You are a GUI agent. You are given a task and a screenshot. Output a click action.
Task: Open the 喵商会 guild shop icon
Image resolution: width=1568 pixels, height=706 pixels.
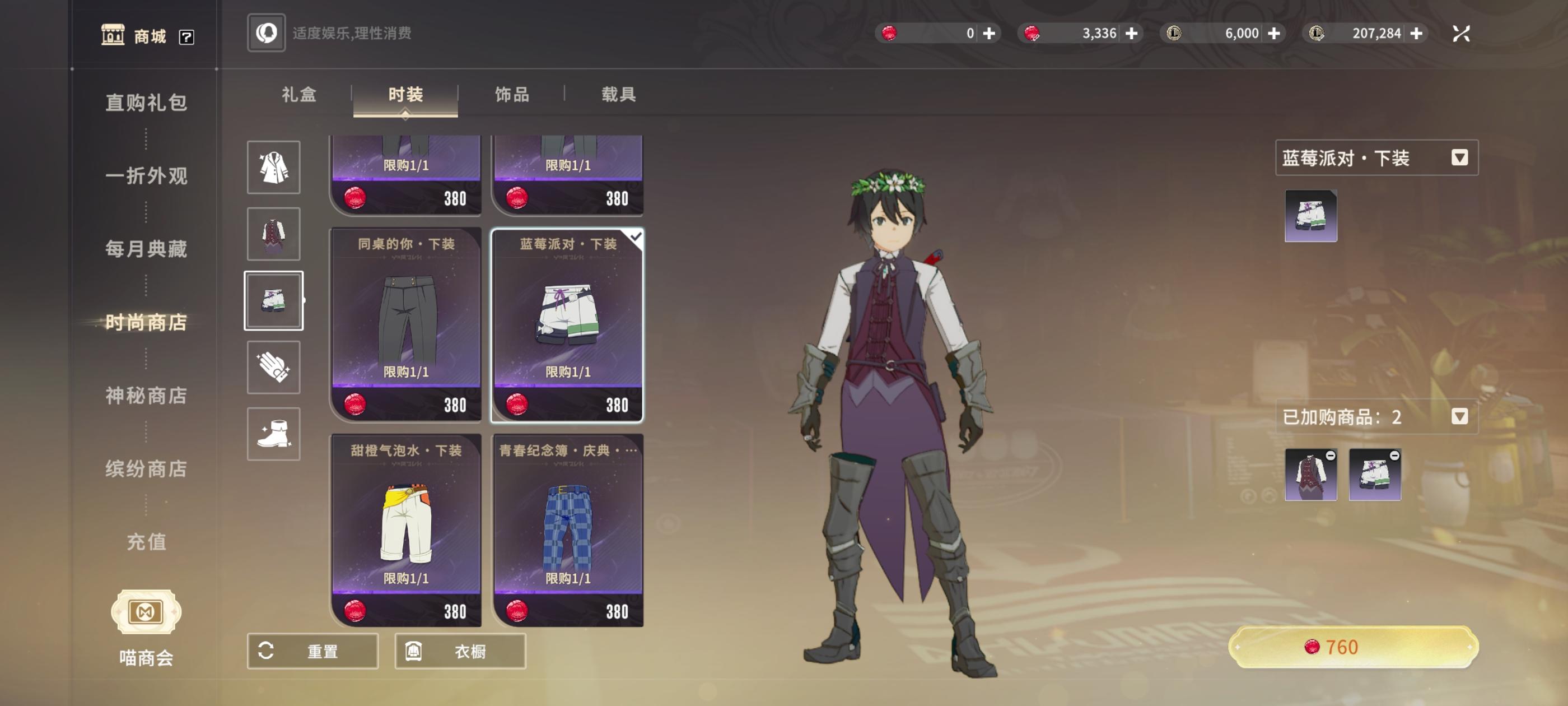point(146,612)
